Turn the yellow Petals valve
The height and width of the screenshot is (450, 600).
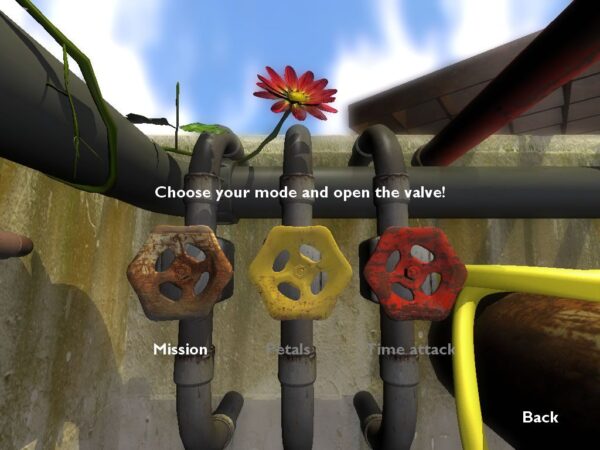(299, 272)
